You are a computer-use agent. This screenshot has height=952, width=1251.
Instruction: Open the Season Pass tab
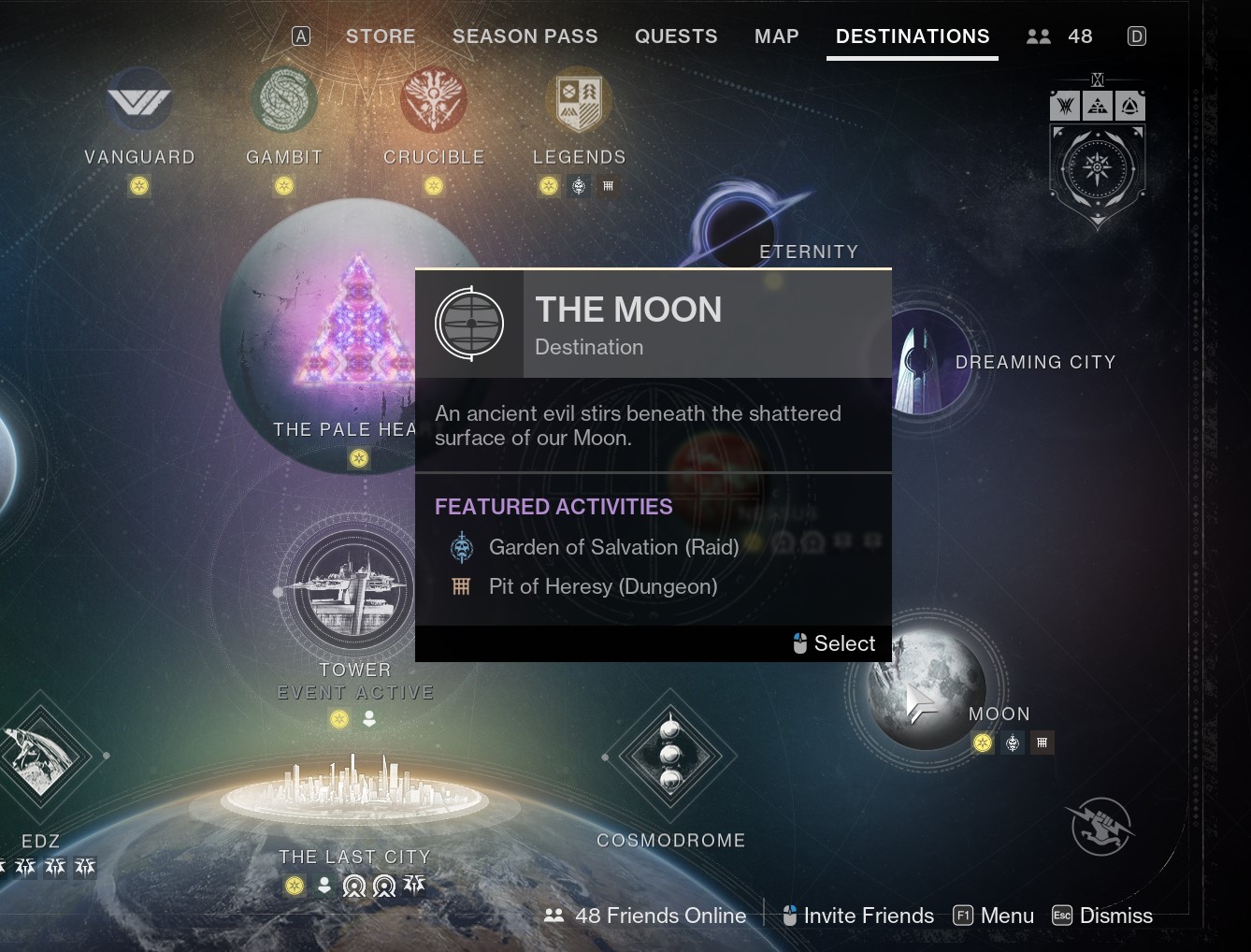pos(525,36)
